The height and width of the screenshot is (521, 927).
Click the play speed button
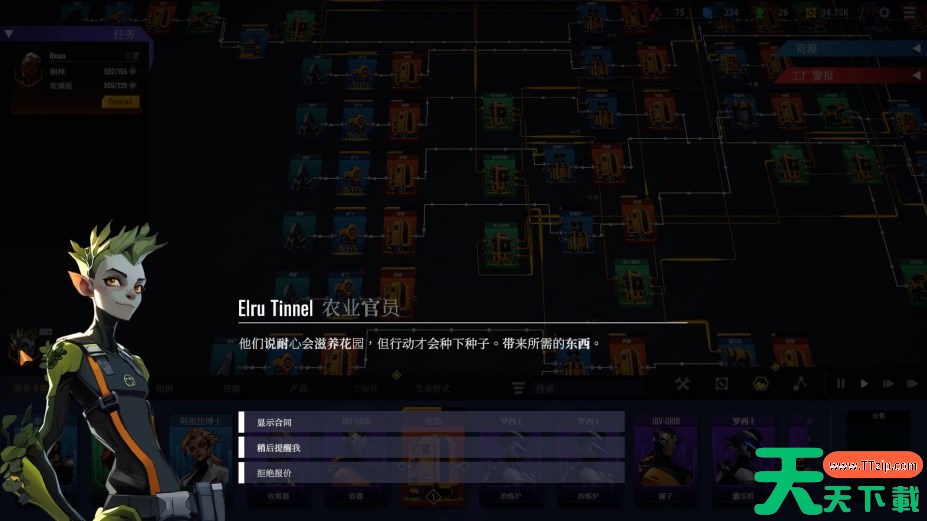[864, 383]
